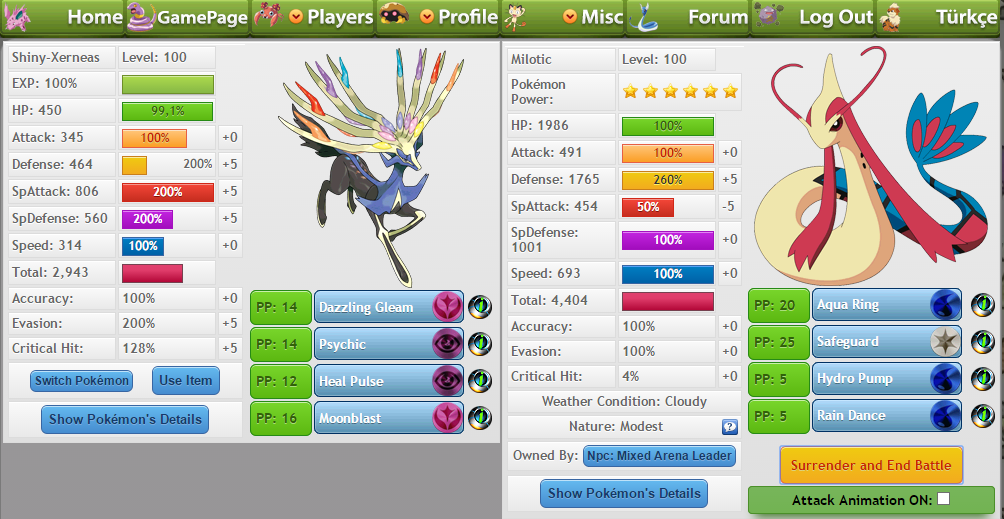This screenshot has width=1004, height=519.
Task: Click the Nature help question icon
Action: pos(729,427)
